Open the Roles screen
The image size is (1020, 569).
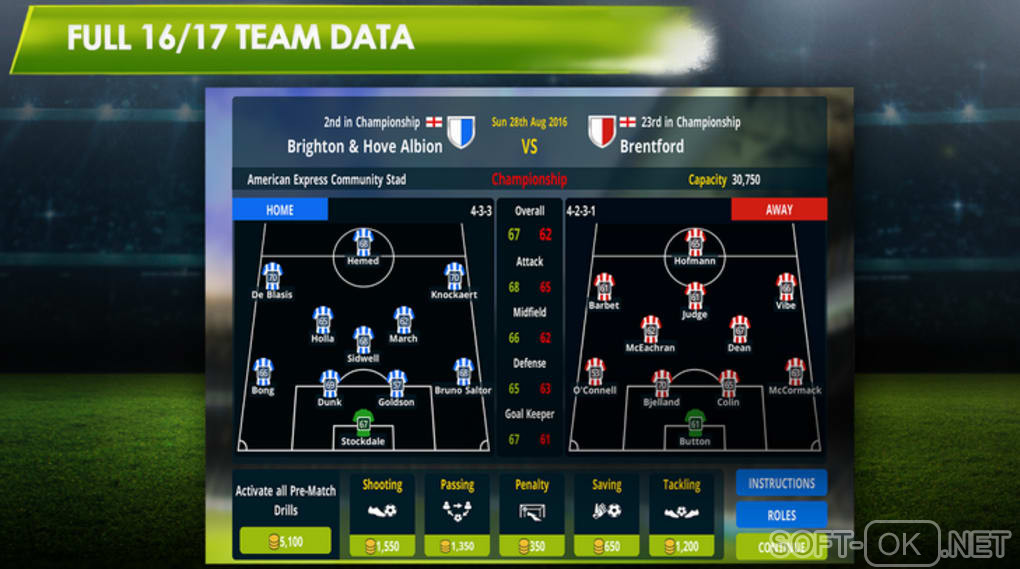tap(781, 515)
